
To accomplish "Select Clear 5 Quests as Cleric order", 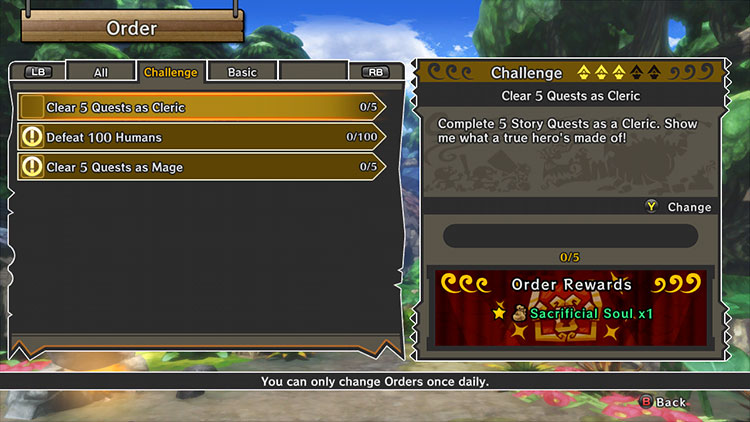I will (x=200, y=107).
